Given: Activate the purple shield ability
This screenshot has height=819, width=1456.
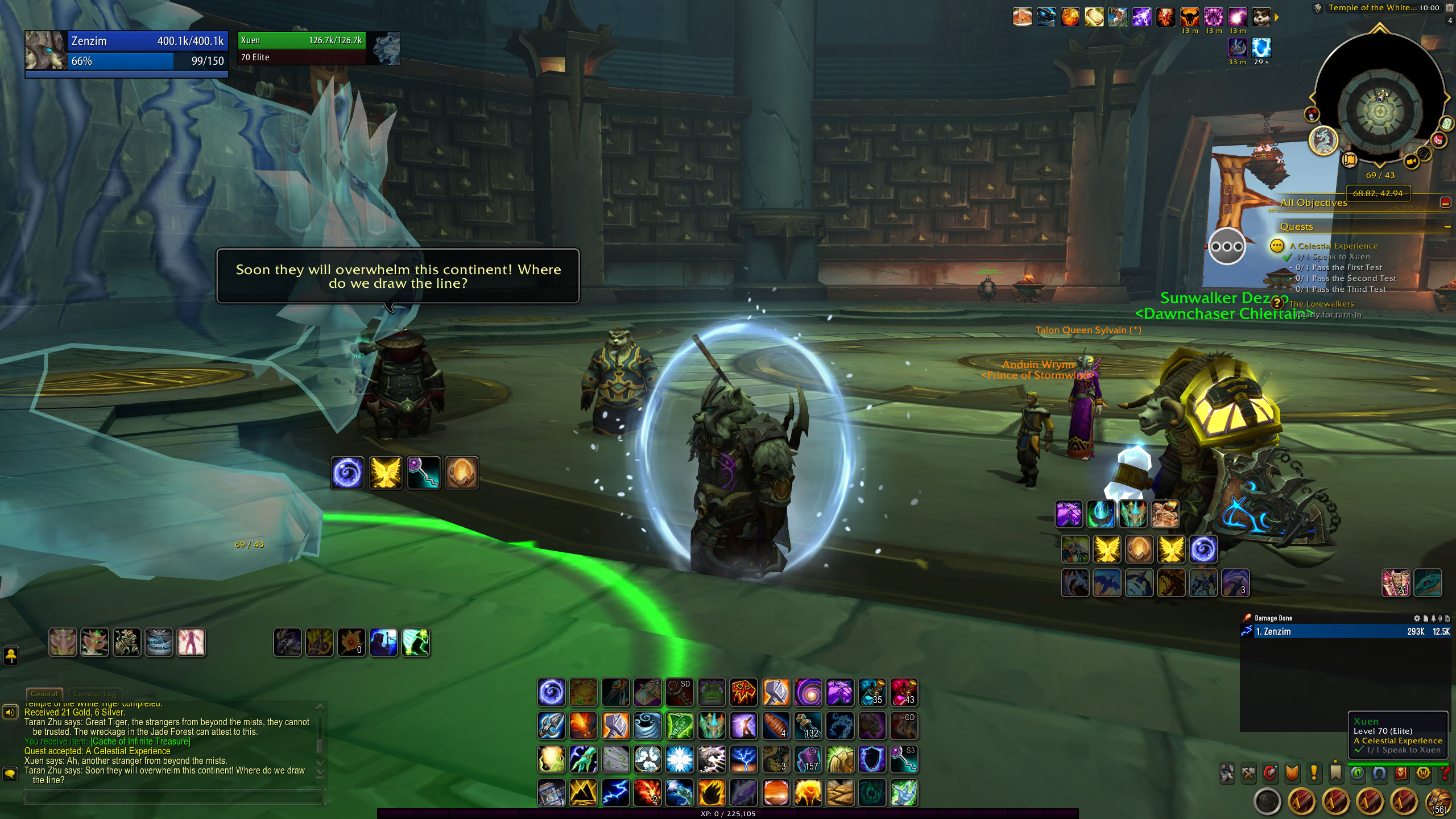Looking at the screenshot, I should click(x=872, y=759).
